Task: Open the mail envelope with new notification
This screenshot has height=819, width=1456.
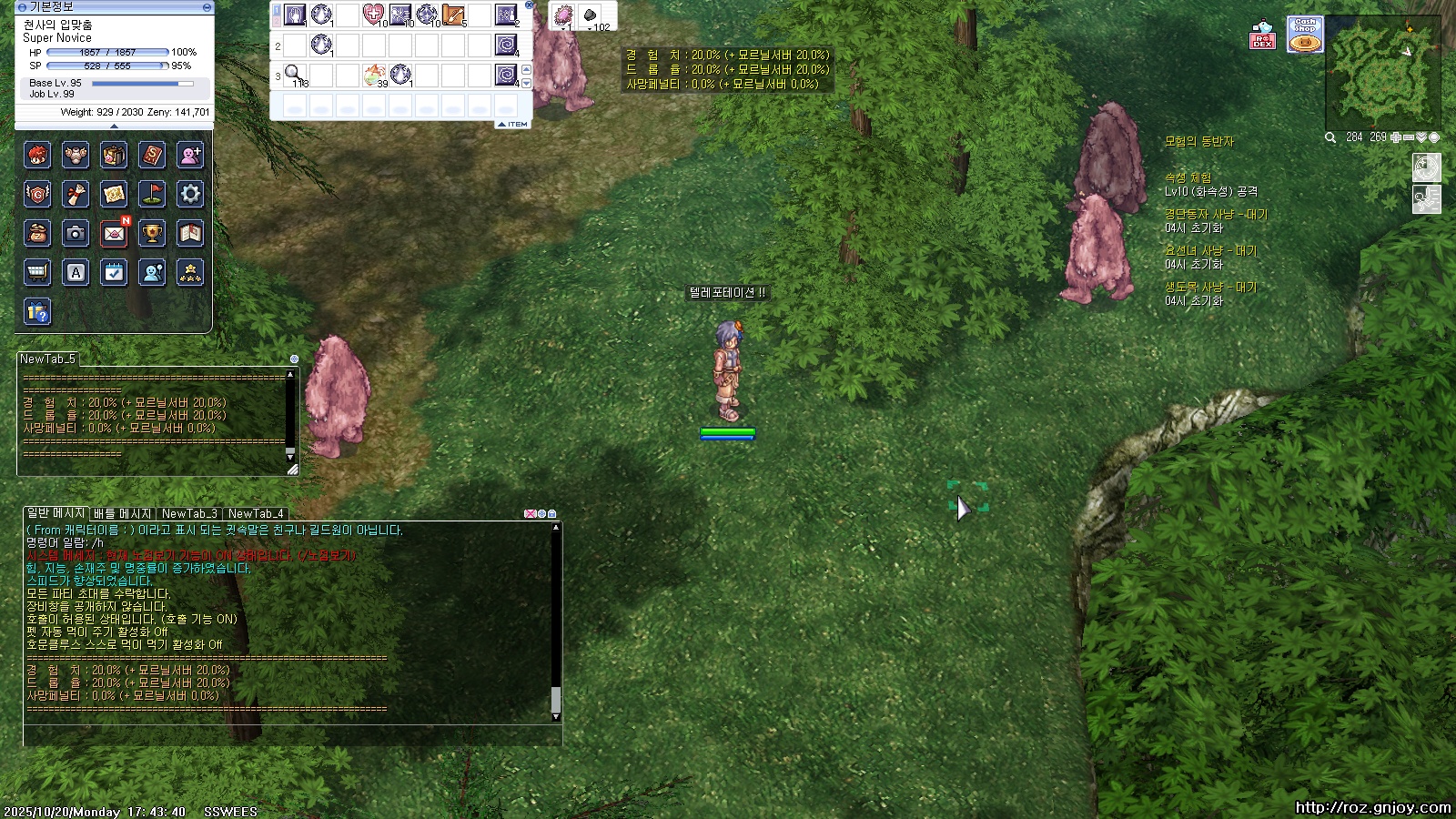Action: coord(114,234)
